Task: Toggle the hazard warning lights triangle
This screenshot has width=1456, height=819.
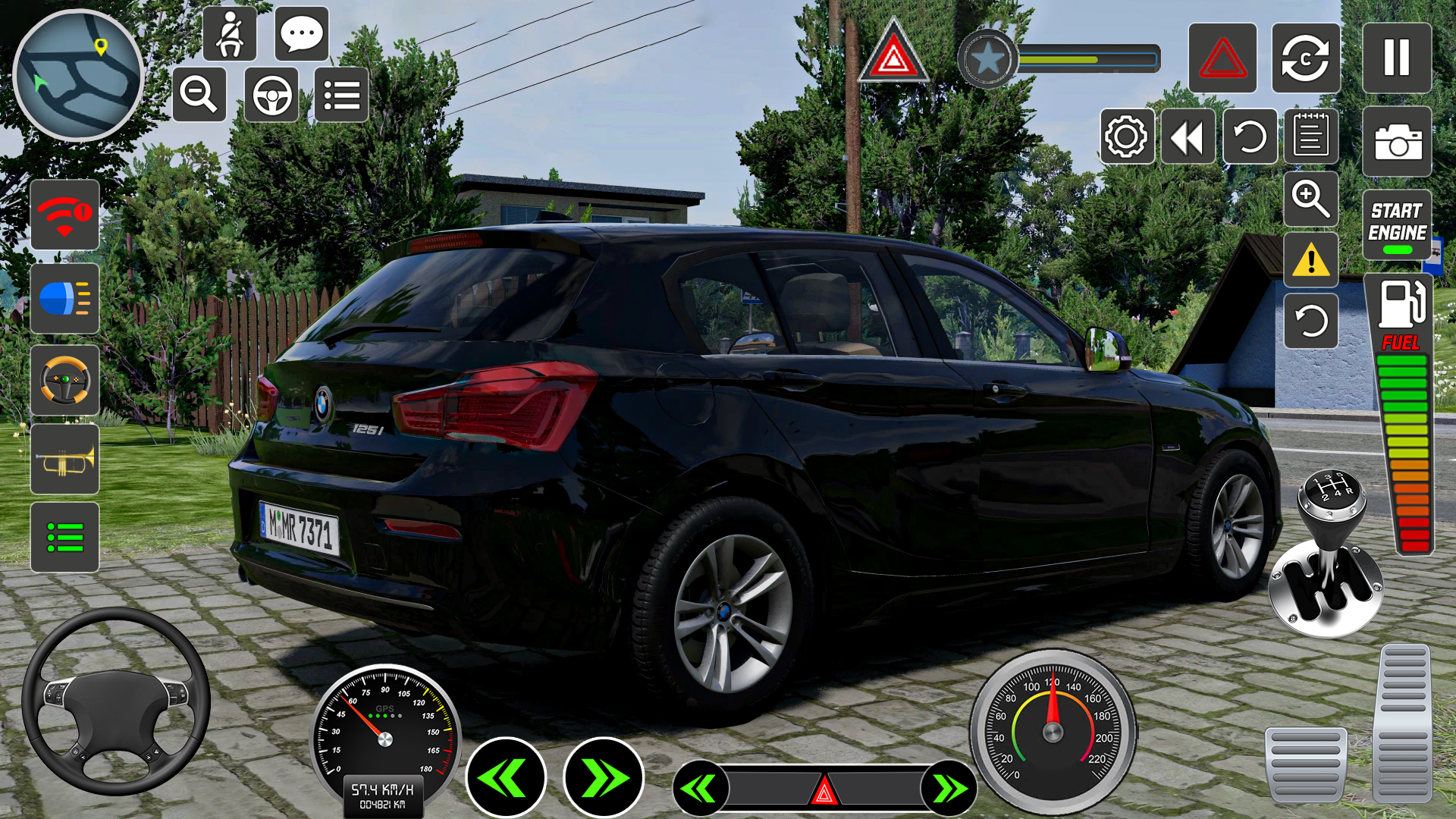Action: point(1222,59)
